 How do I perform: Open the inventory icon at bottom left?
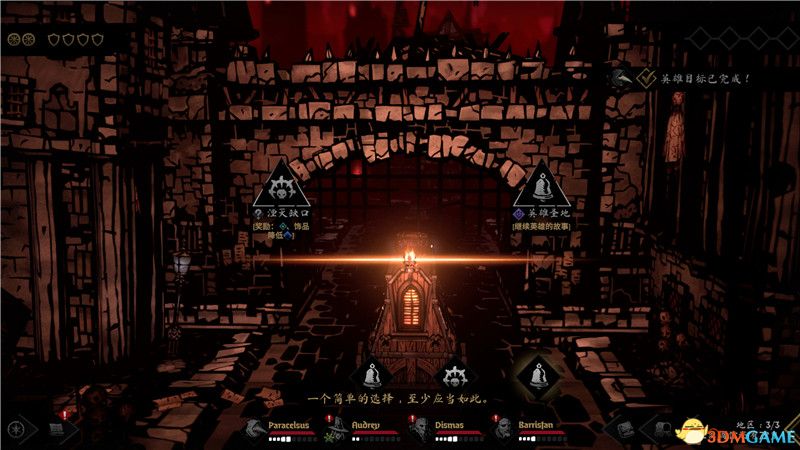tap(57, 430)
